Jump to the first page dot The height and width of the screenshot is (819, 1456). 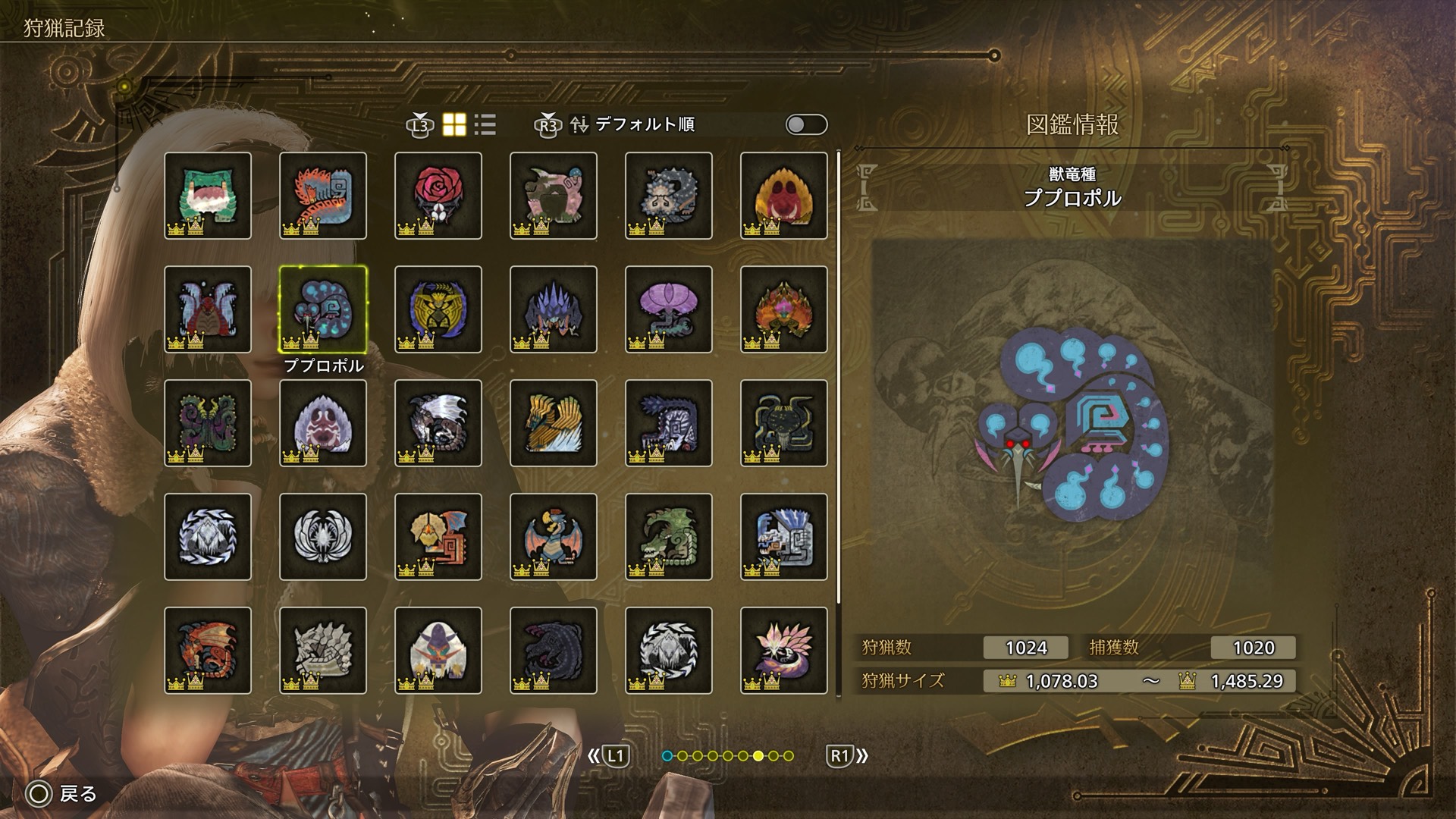(x=667, y=756)
